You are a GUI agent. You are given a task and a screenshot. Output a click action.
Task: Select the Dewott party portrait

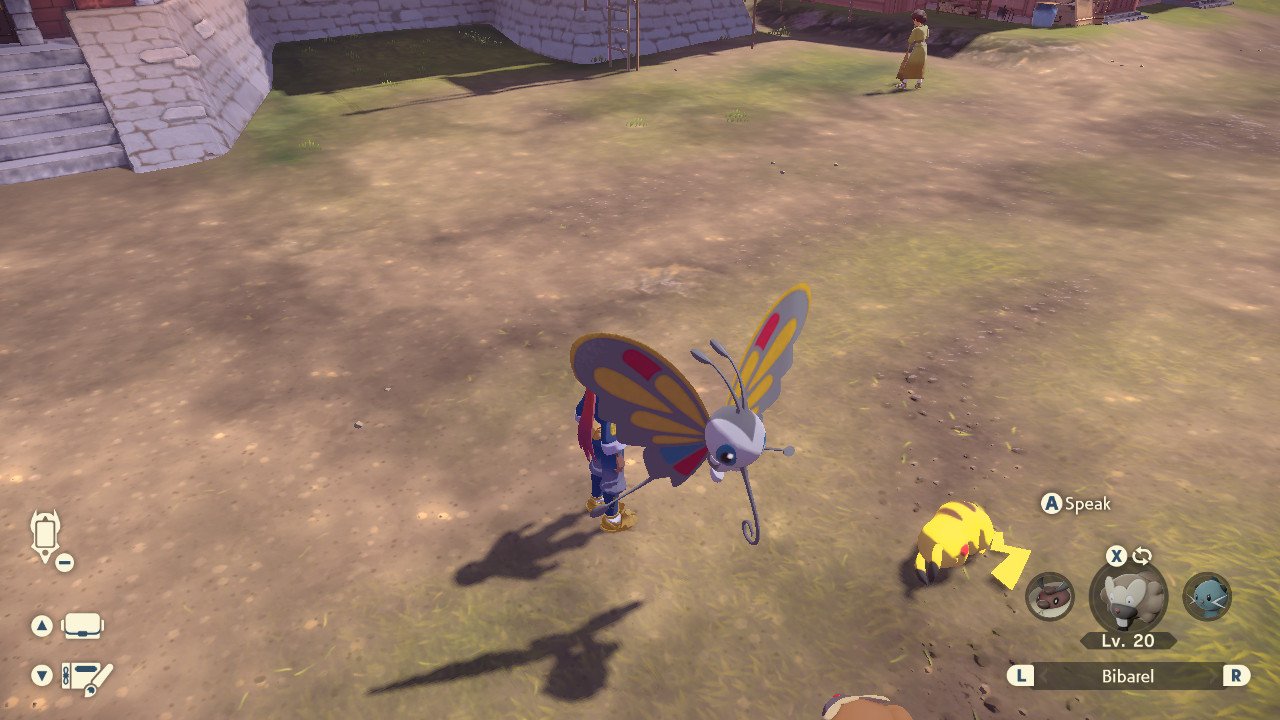(x=1207, y=597)
